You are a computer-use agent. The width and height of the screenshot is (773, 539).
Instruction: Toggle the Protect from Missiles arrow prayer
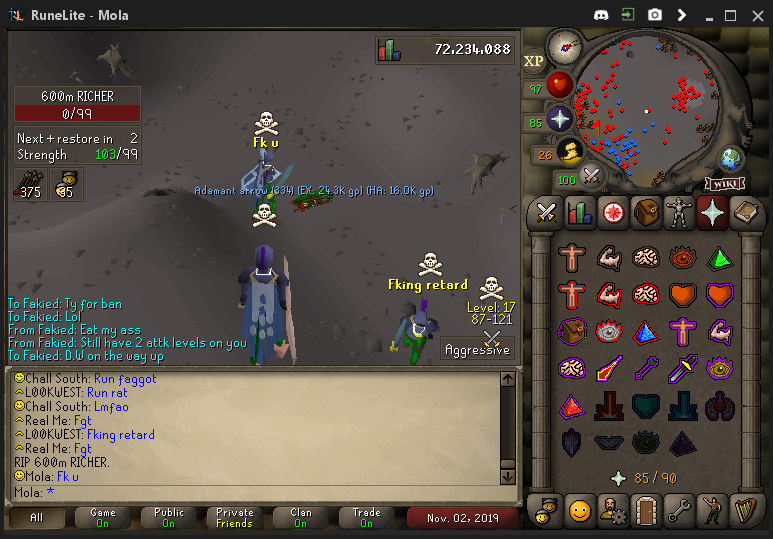(646, 367)
